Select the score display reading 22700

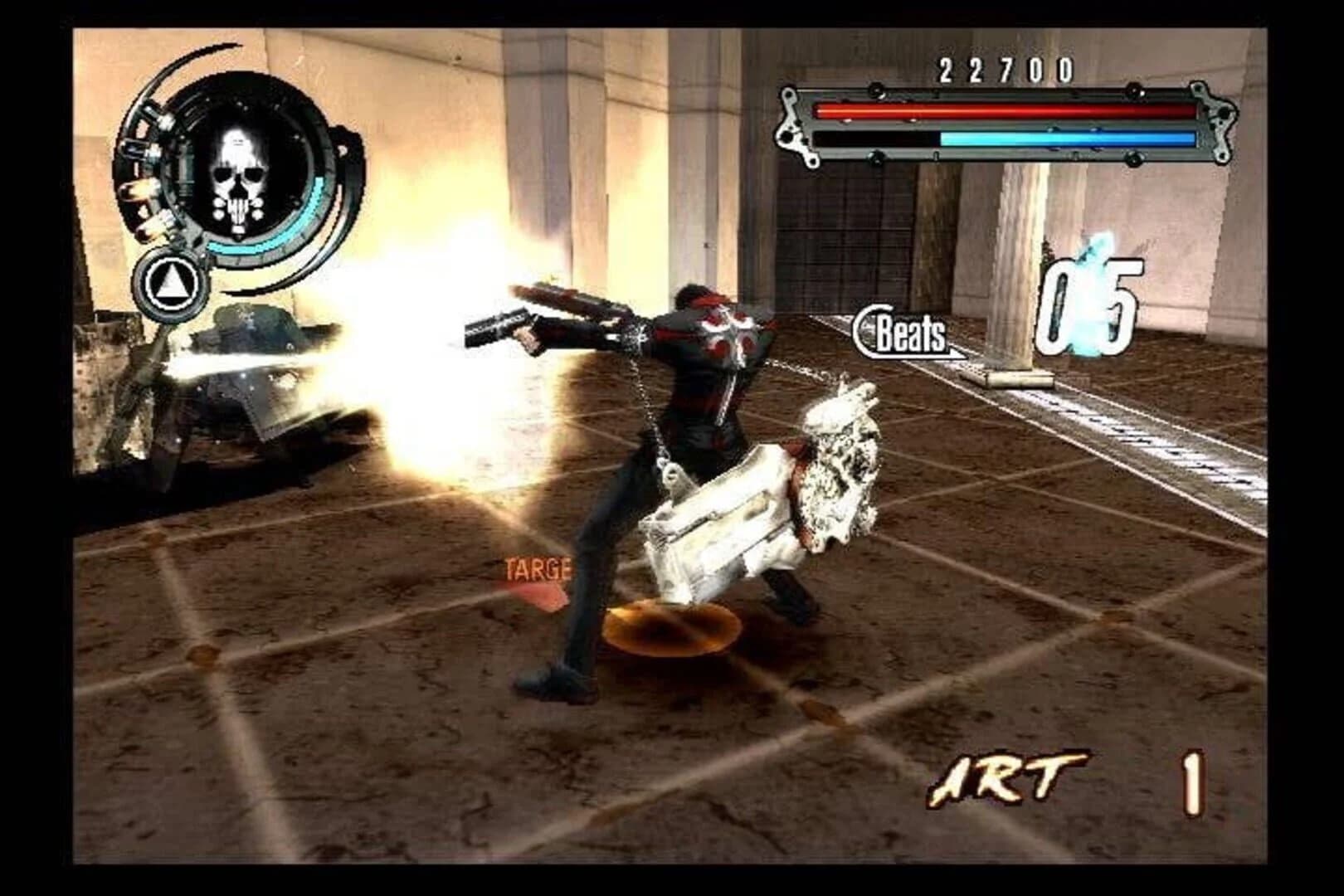coord(1004,70)
